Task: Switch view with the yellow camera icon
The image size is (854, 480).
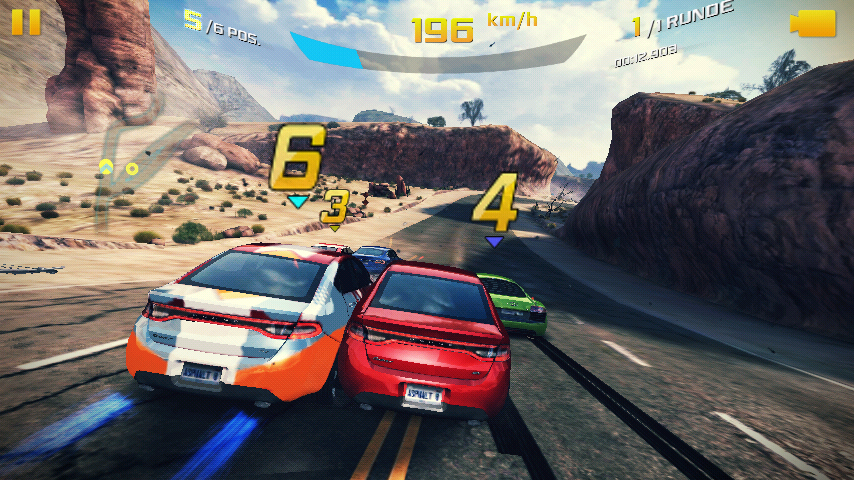Action: click(812, 24)
